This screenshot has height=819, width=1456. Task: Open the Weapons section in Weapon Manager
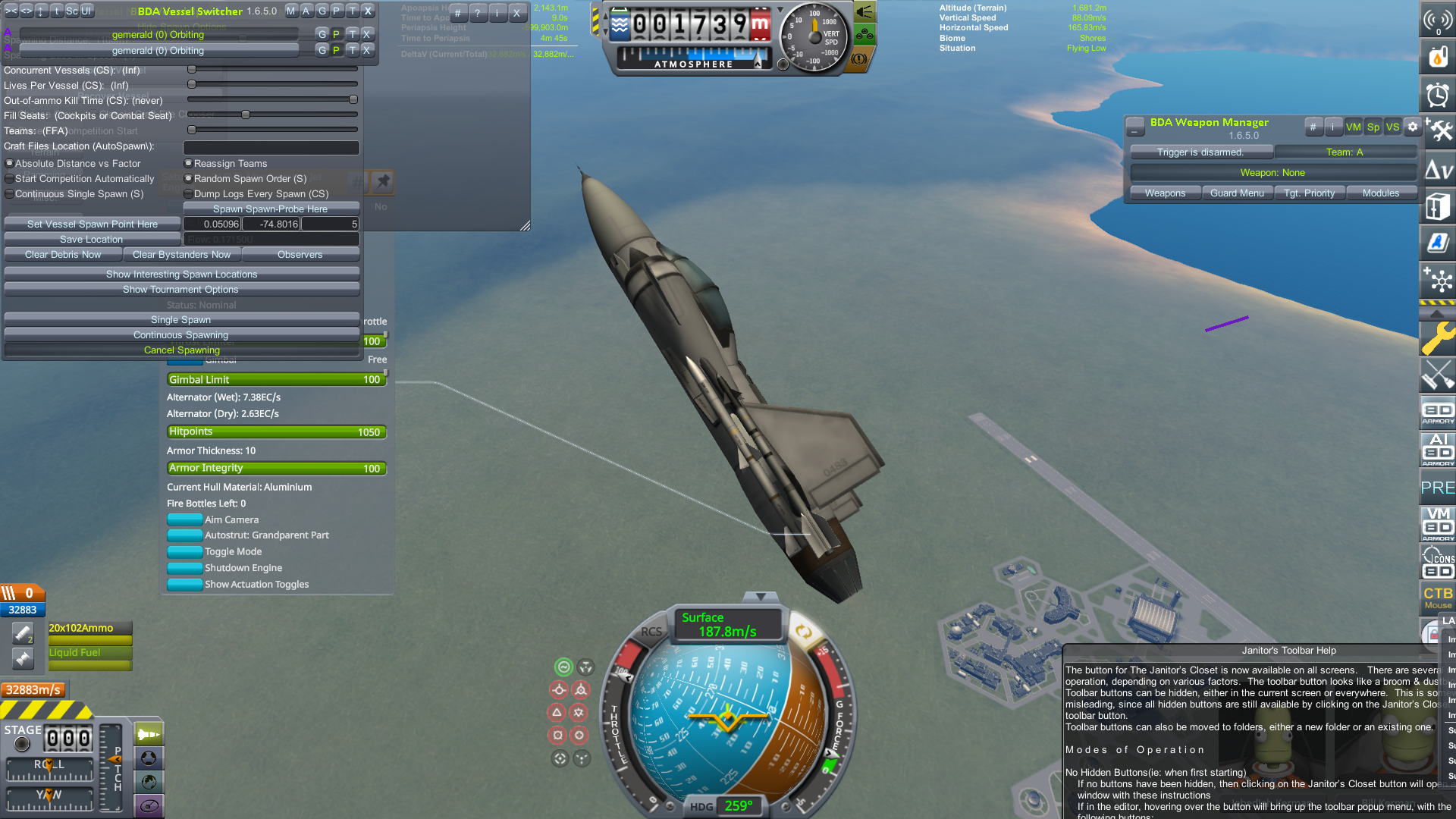coord(1165,193)
